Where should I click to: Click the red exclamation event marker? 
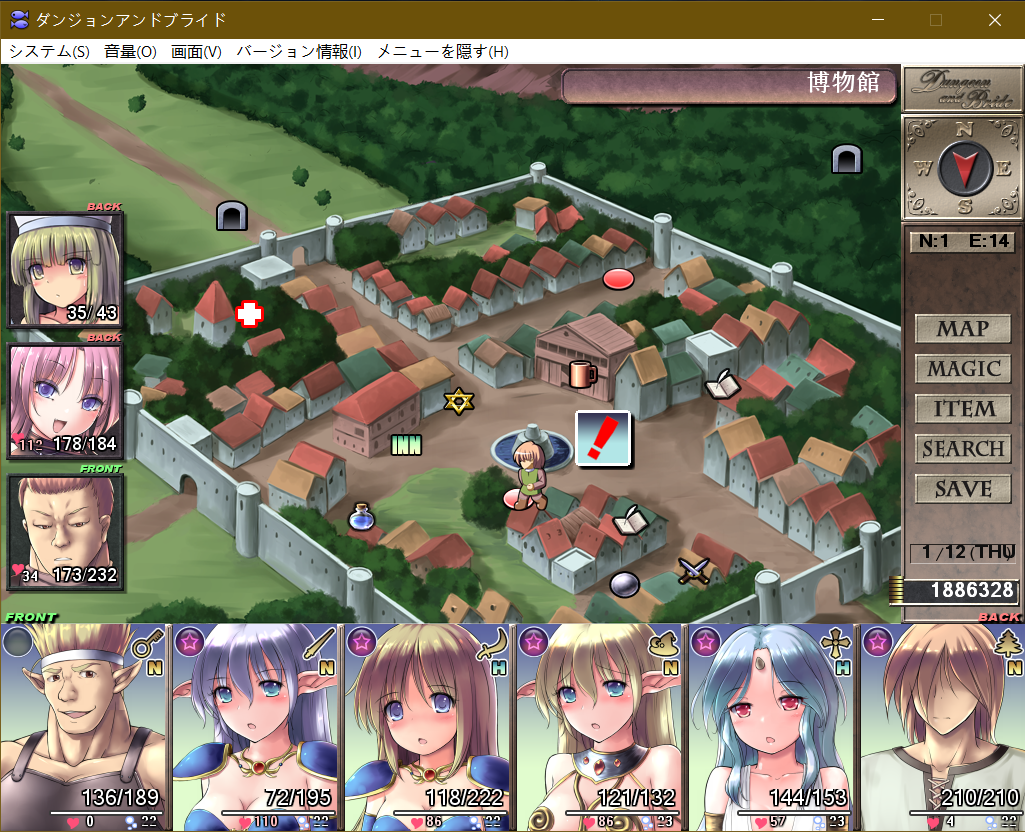(x=603, y=439)
